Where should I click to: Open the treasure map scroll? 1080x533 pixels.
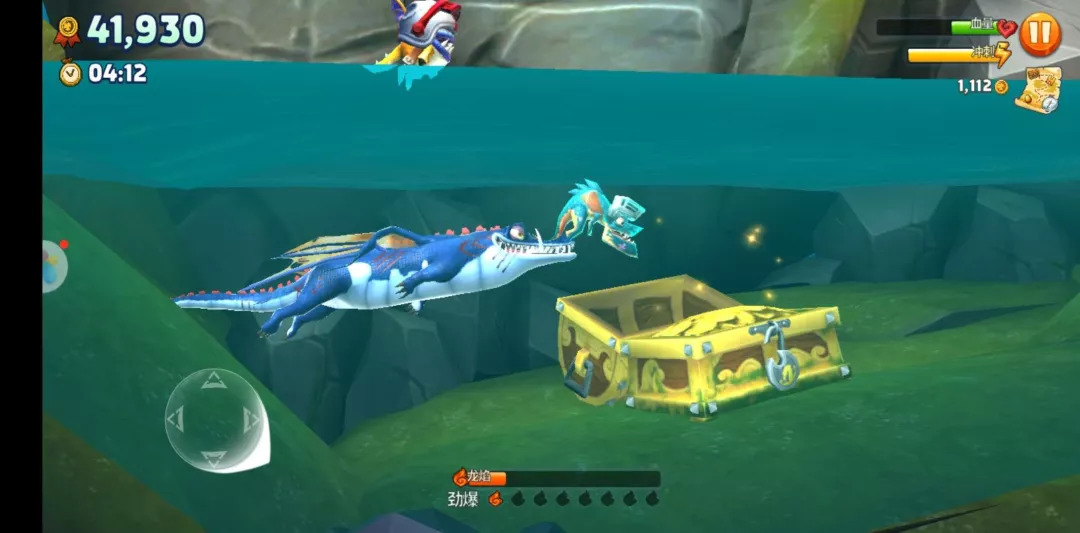[x=1037, y=90]
